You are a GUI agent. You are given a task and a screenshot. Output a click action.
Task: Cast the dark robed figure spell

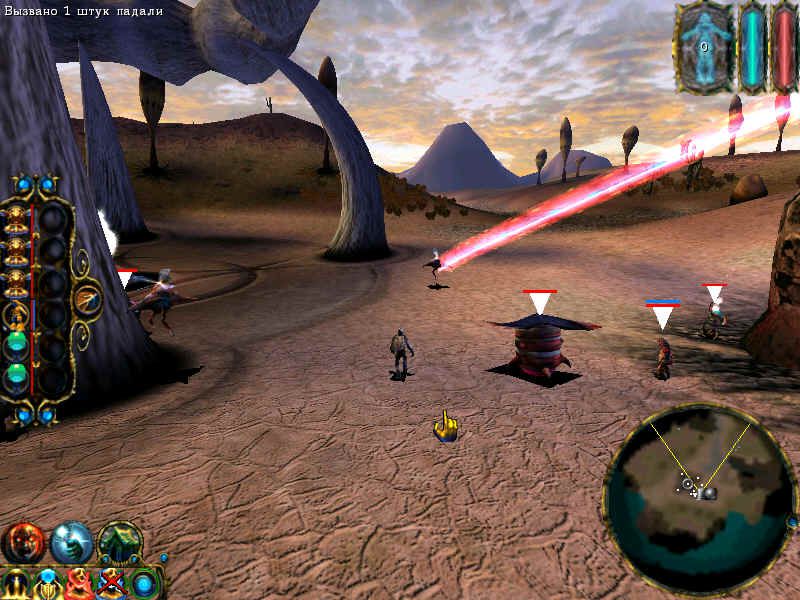click(x=15, y=584)
